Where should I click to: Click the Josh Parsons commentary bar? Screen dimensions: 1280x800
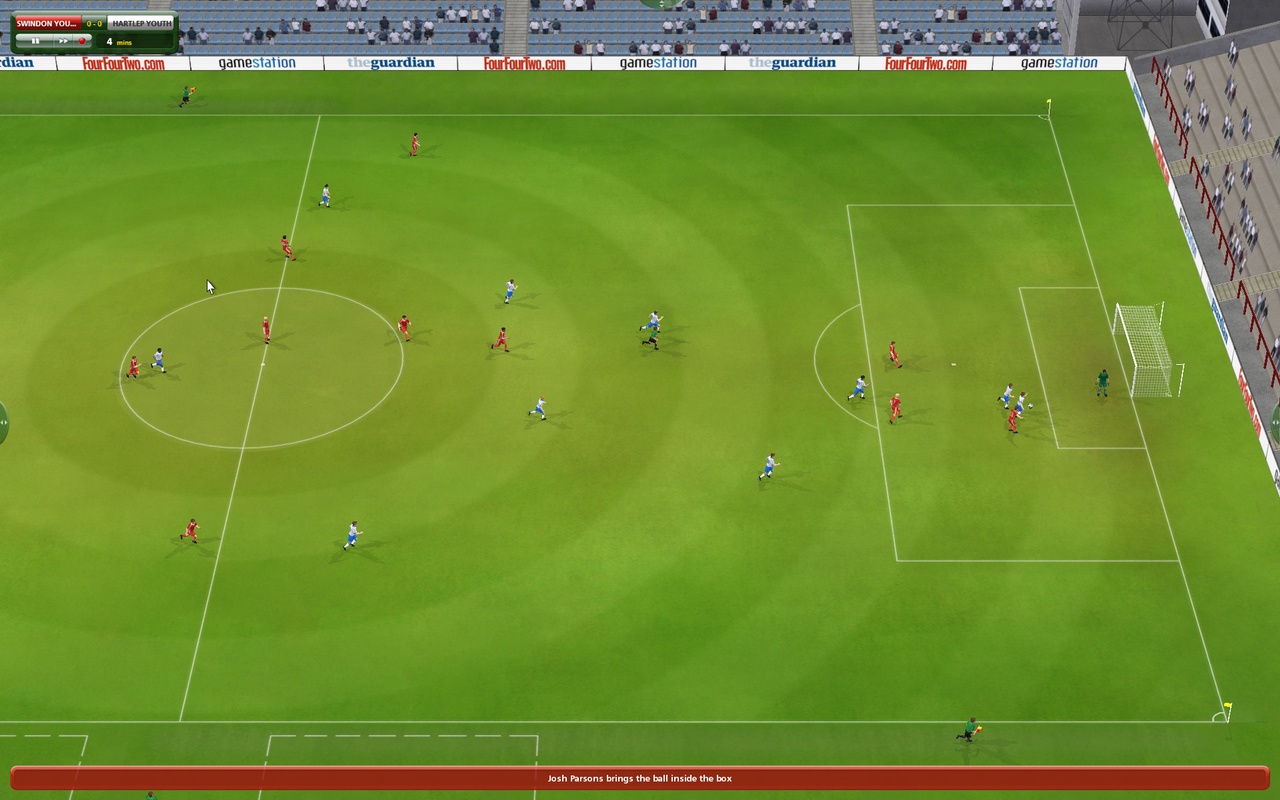point(639,777)
